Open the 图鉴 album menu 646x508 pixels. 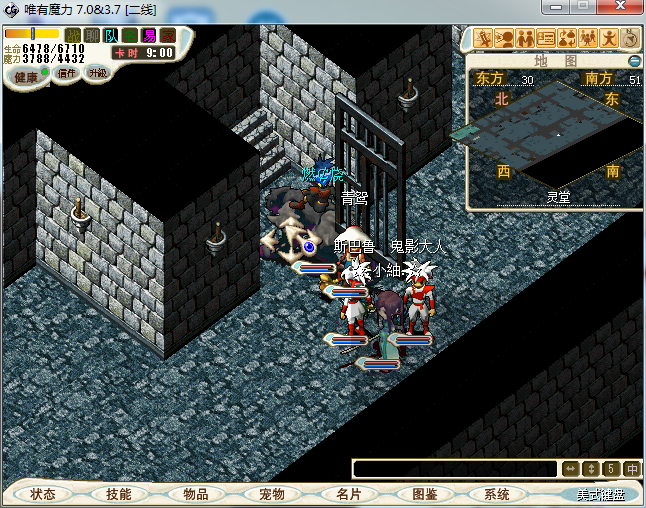pos(424,494)
